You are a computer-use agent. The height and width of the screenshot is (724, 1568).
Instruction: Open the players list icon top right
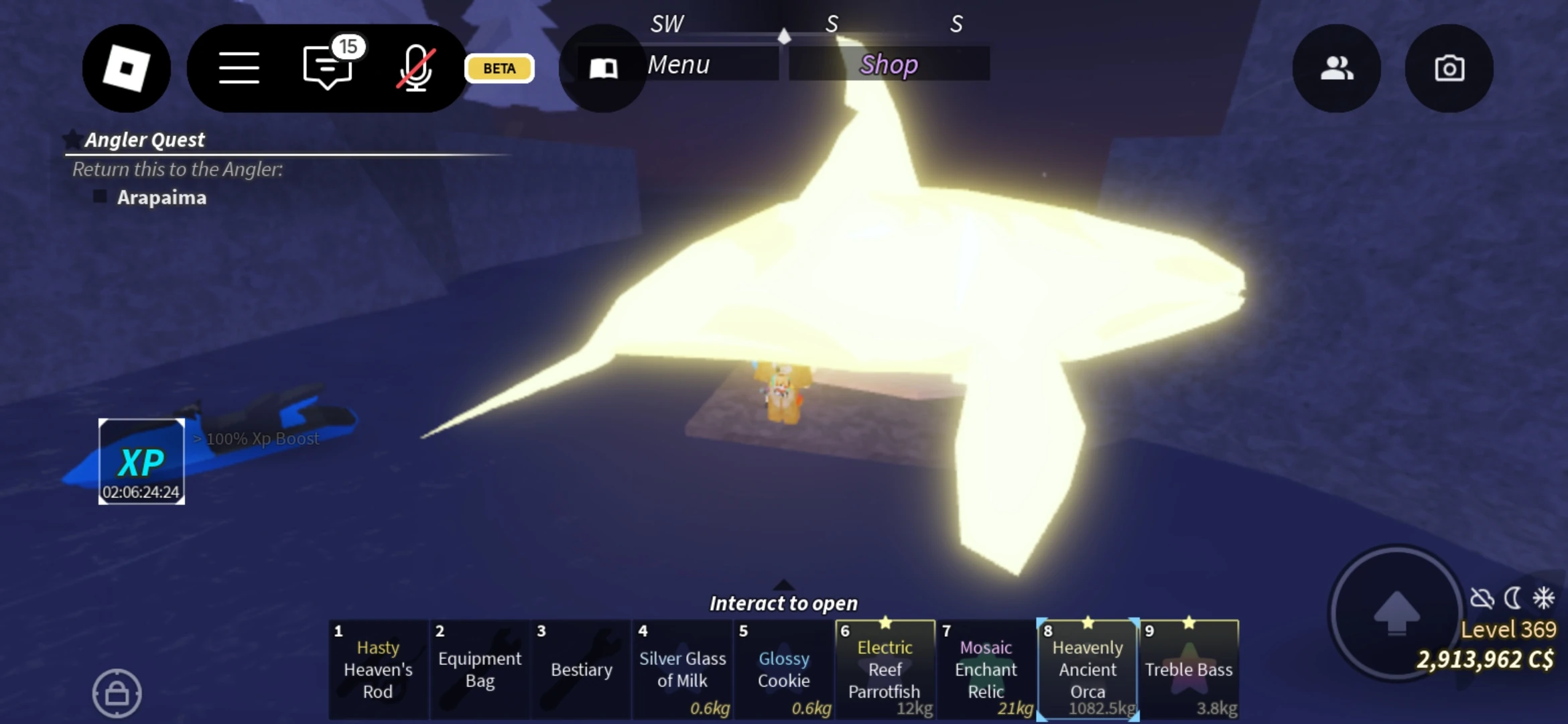click(1337, 67)
